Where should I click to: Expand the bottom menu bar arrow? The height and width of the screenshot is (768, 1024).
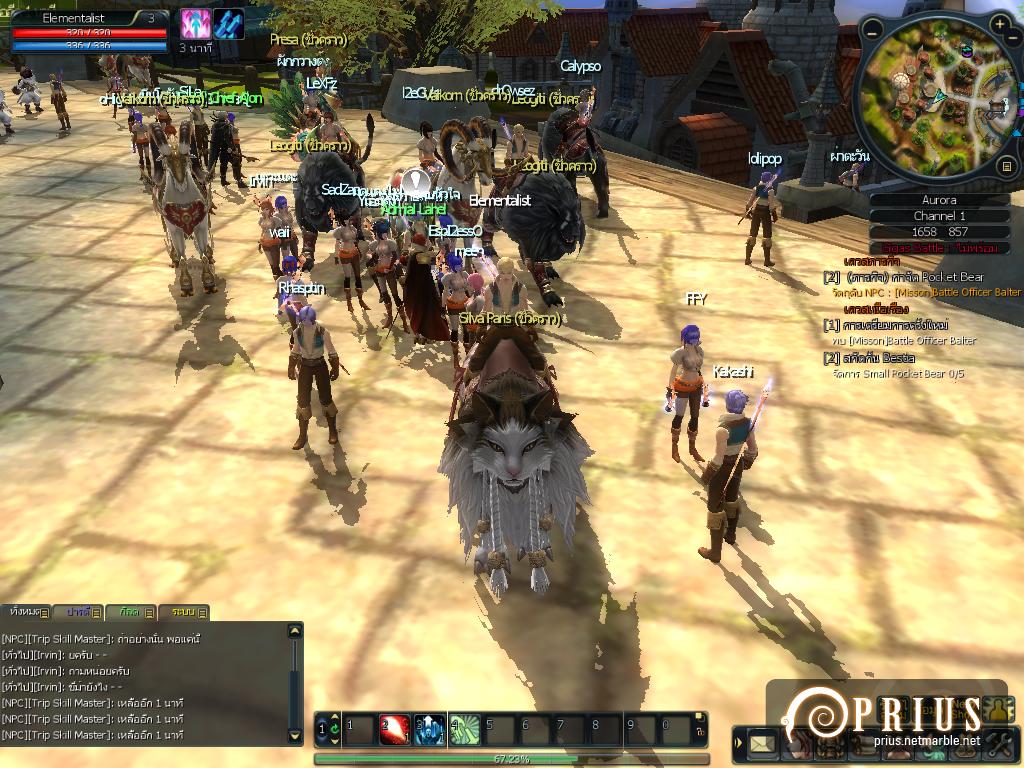(x=739, y=743)
